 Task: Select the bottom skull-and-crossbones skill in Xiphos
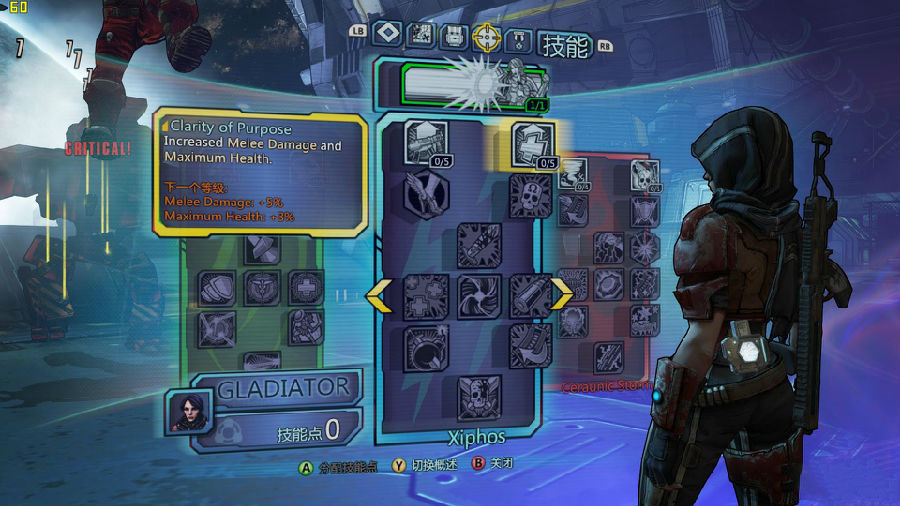click(x=479, y=397)
